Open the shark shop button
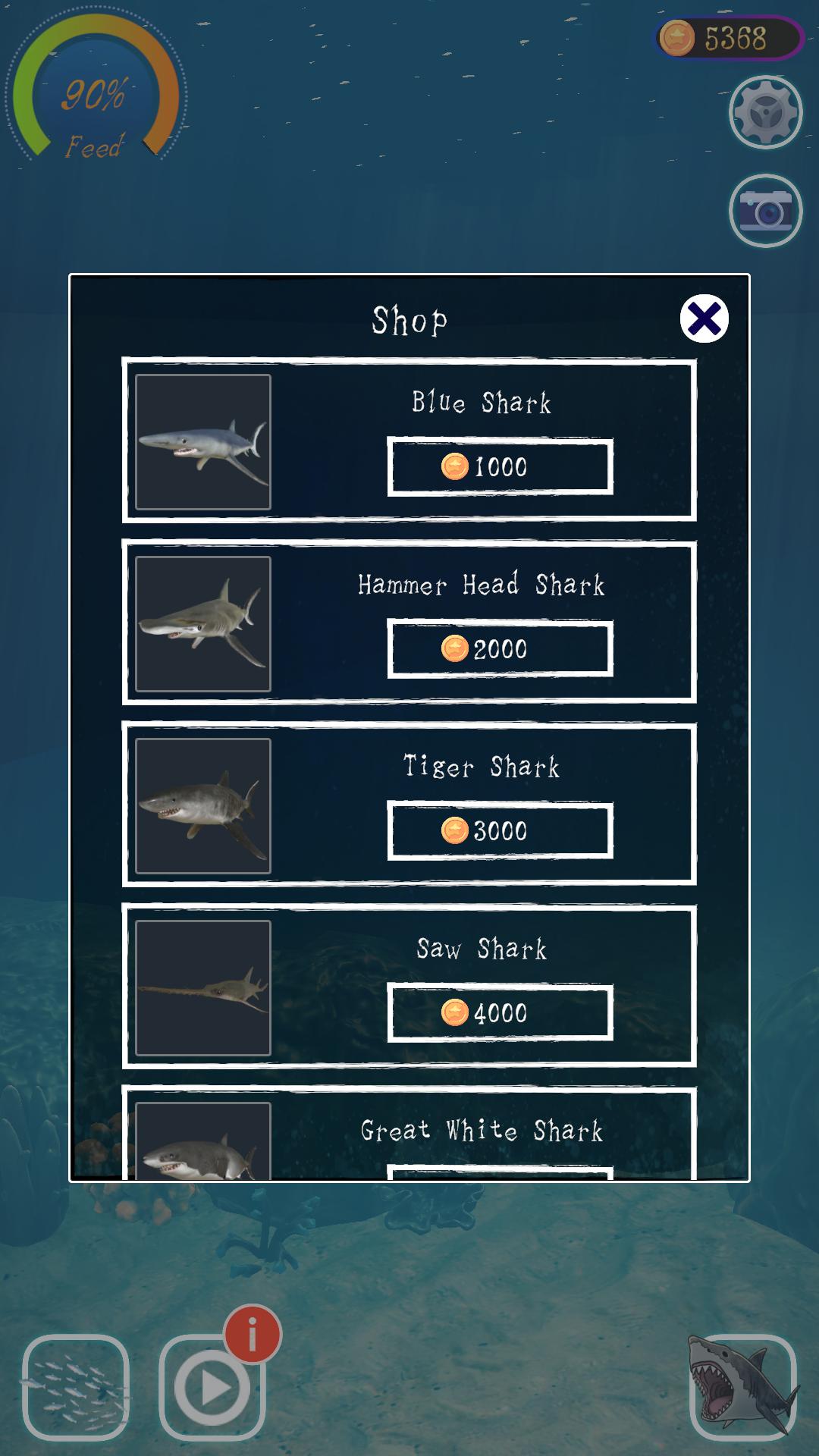The width and height of the screenshot is (819, 1456). click(x=742, y=1388)
